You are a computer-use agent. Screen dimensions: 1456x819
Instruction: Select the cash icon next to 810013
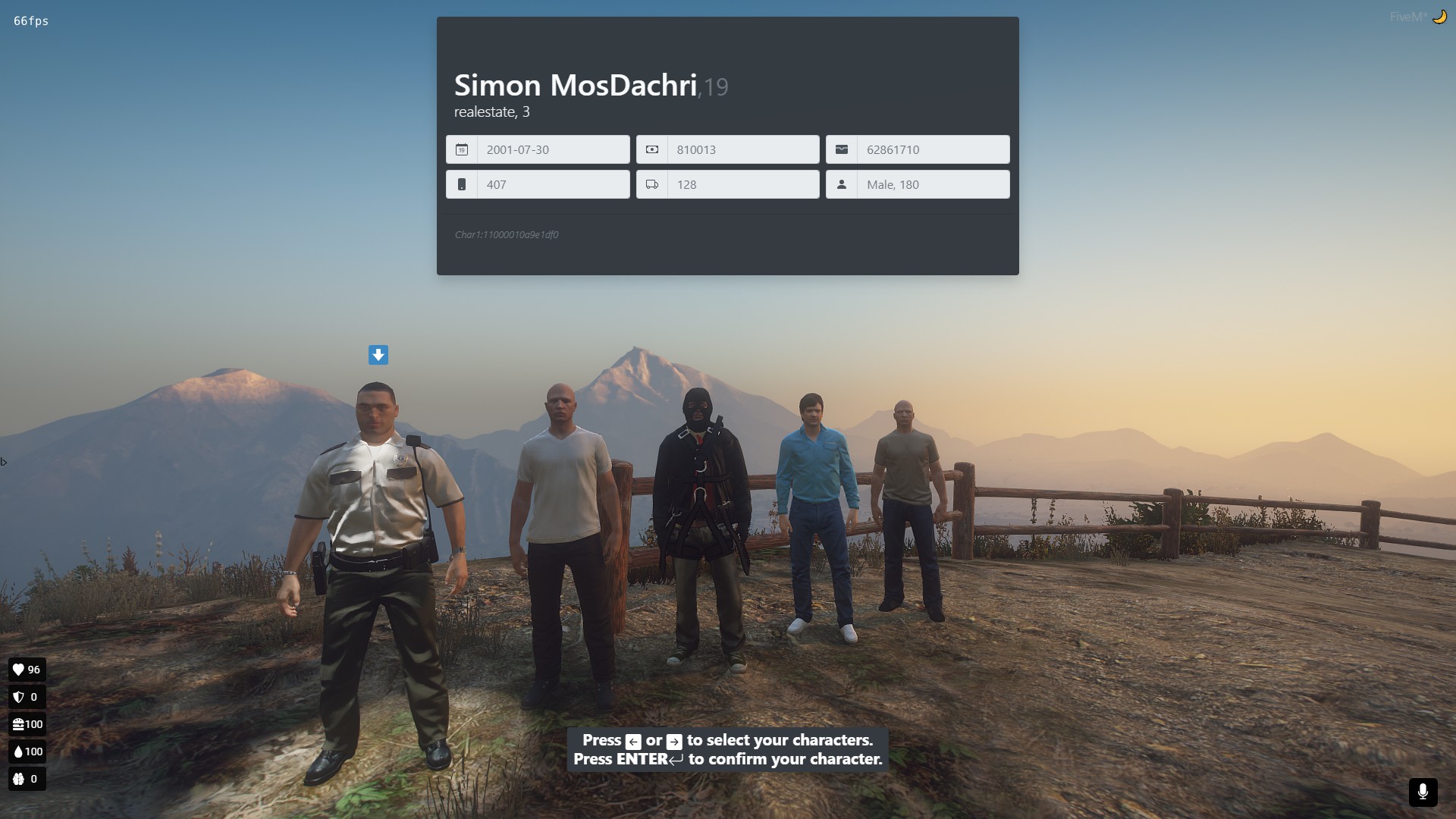[652, 149]
